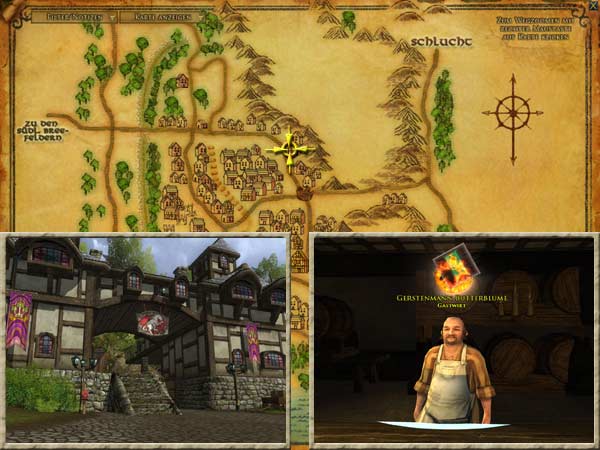Select the yellow crosshair map marker
The image size is (600, 450).
291,150
